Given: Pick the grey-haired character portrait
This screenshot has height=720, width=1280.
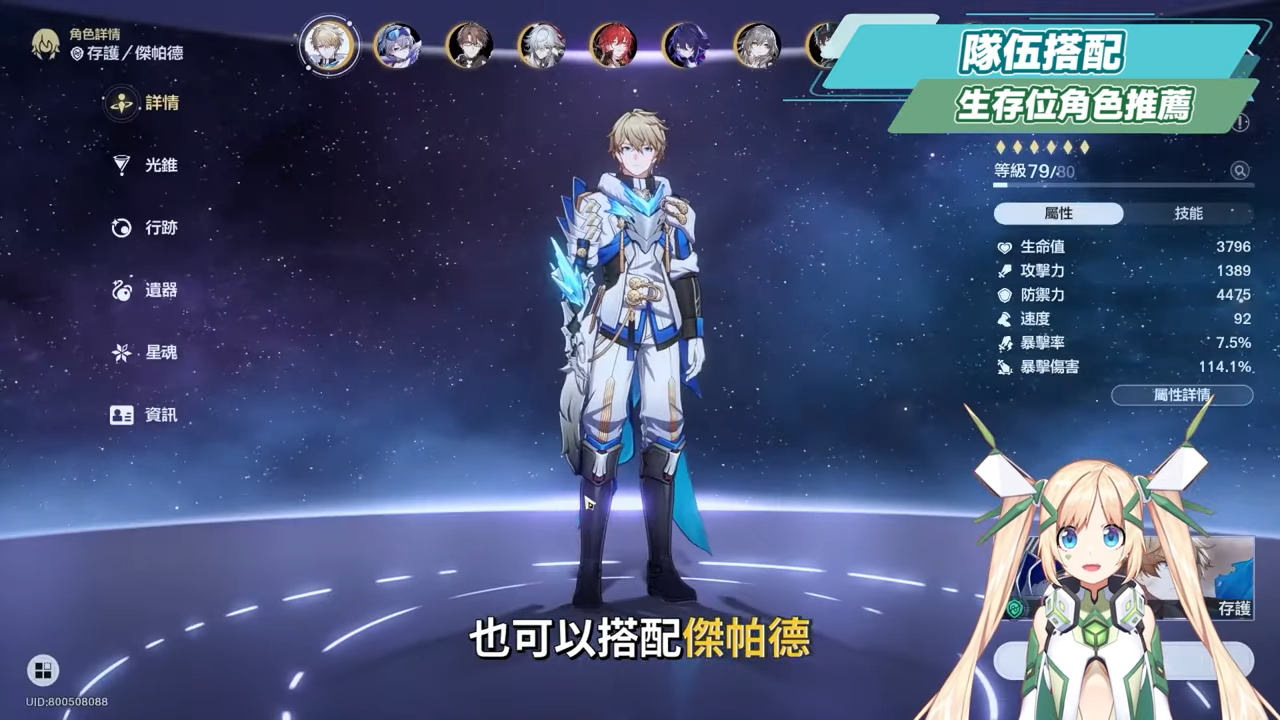Looking at the screenshot, I should 757,45.
